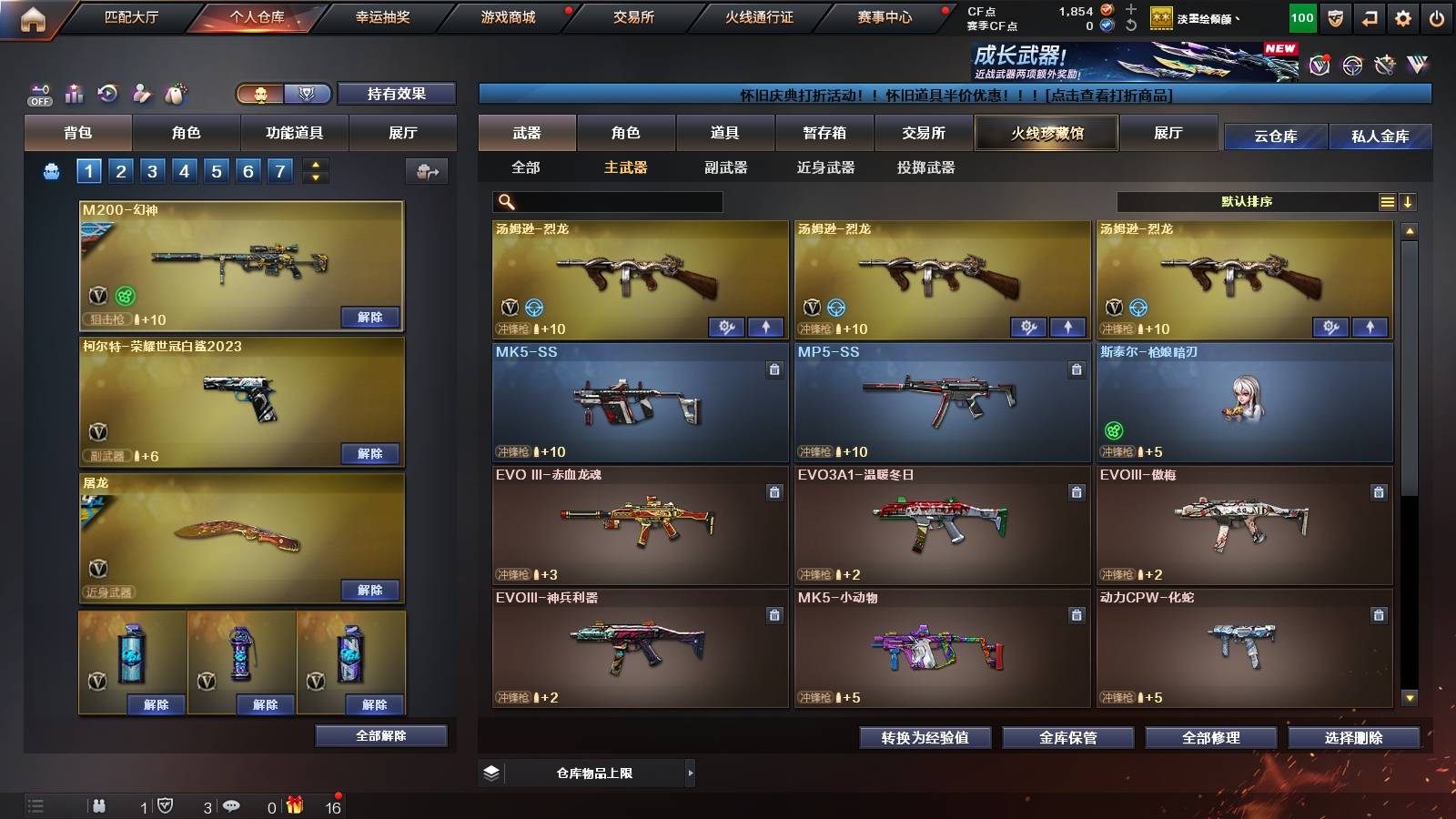Open the game settings gear icon

coord(1400,16)
